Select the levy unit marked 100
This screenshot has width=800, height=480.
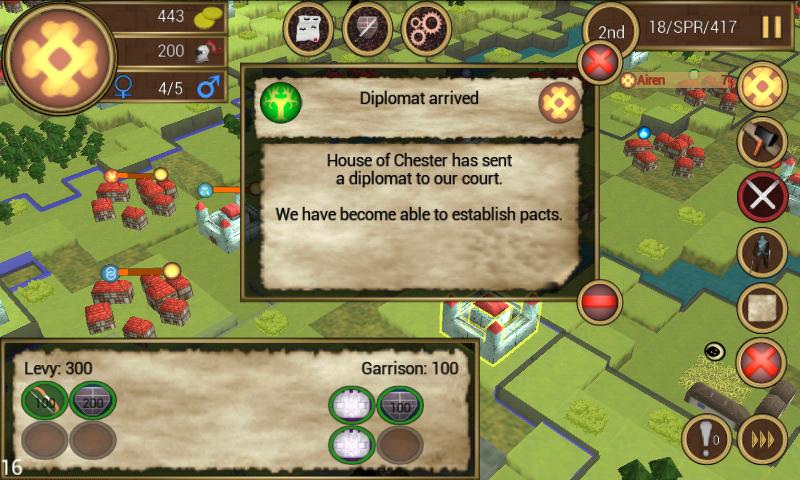46,402
